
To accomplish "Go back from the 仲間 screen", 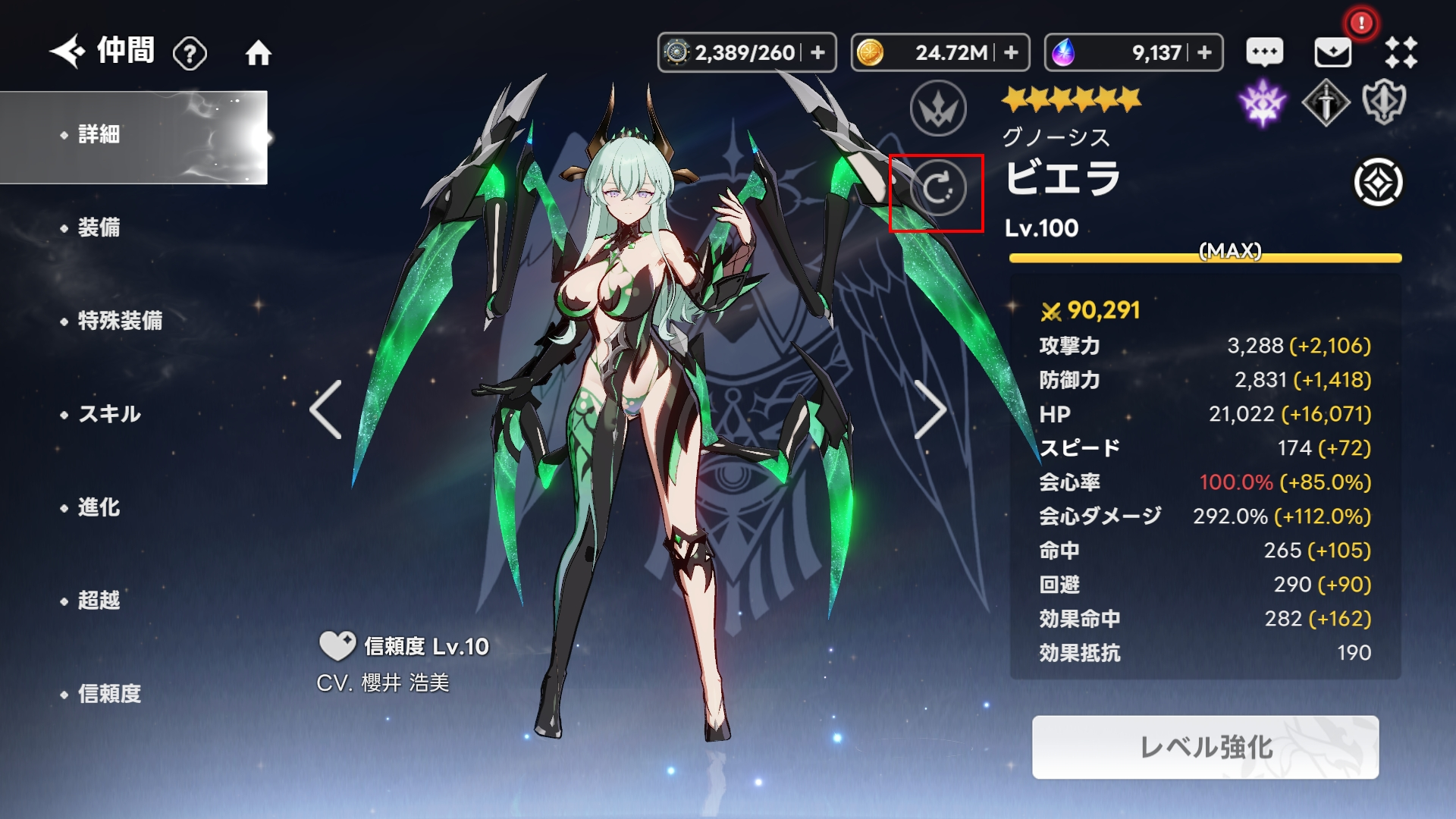I will coord(68,52).
